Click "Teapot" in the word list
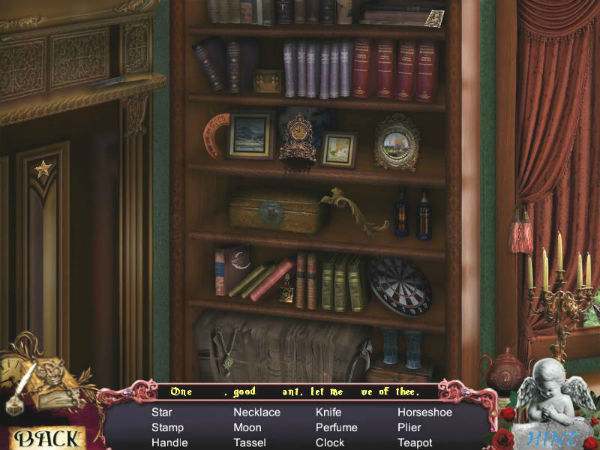This screenshot has width=600, height=450. [415, 442]
